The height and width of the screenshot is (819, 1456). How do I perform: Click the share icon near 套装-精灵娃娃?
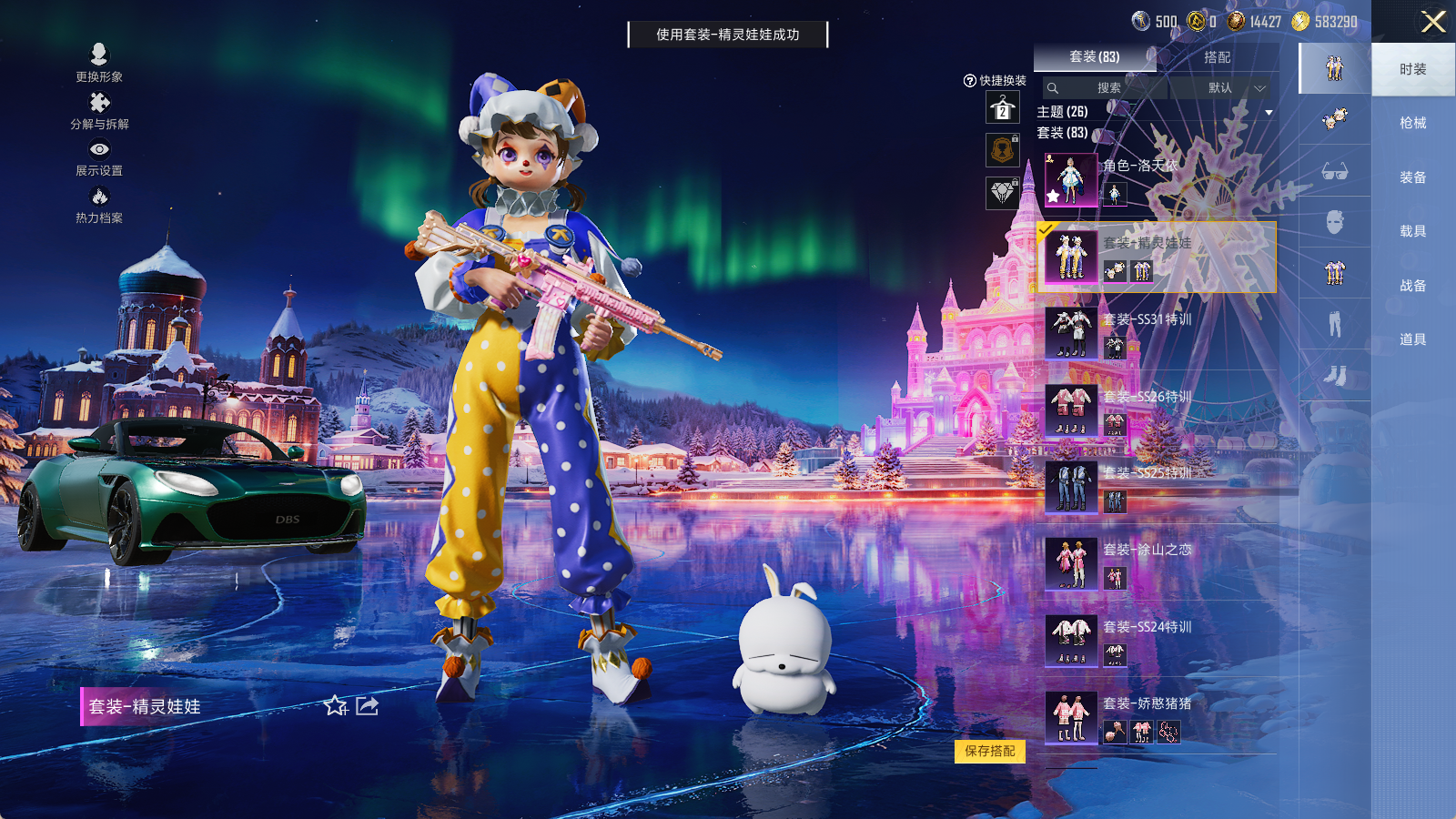pos(367,707)
